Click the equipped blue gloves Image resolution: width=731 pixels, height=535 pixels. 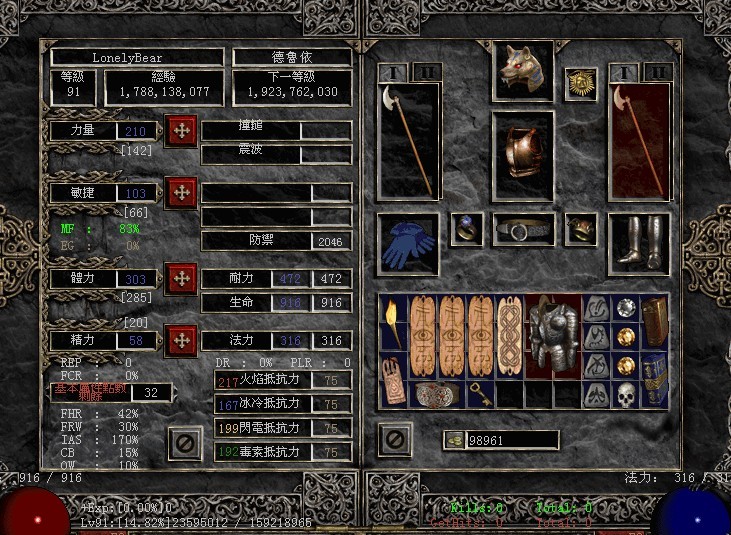[x=407, y=243]
